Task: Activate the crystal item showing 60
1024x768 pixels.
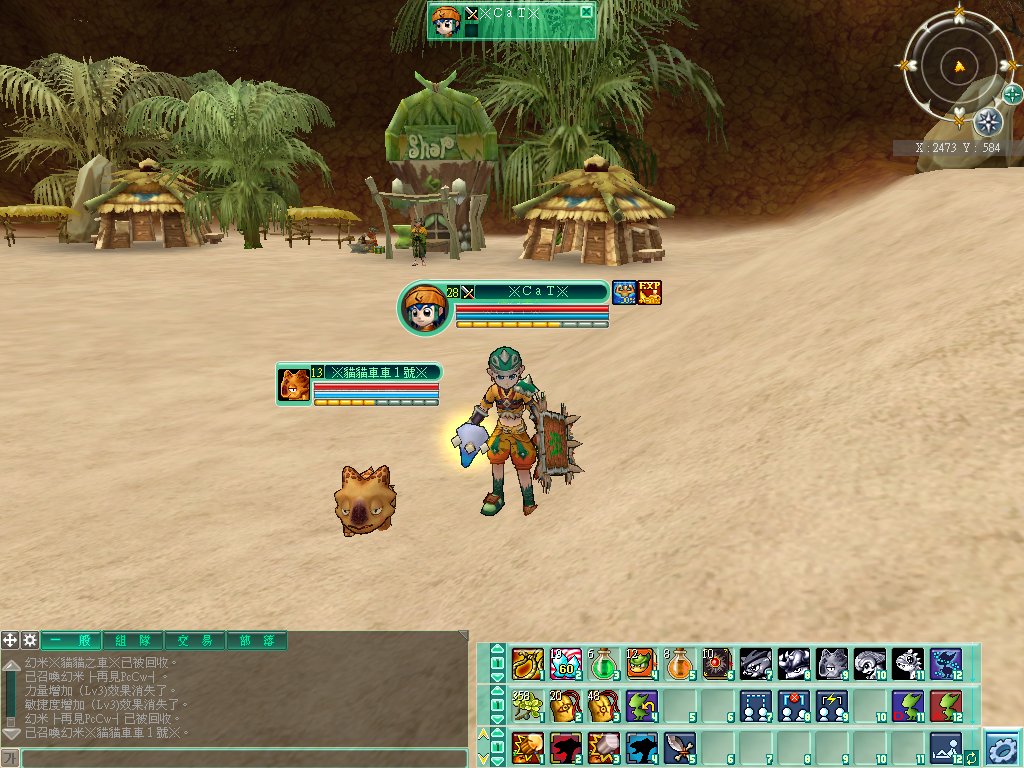Action: [x=565, y=663]
